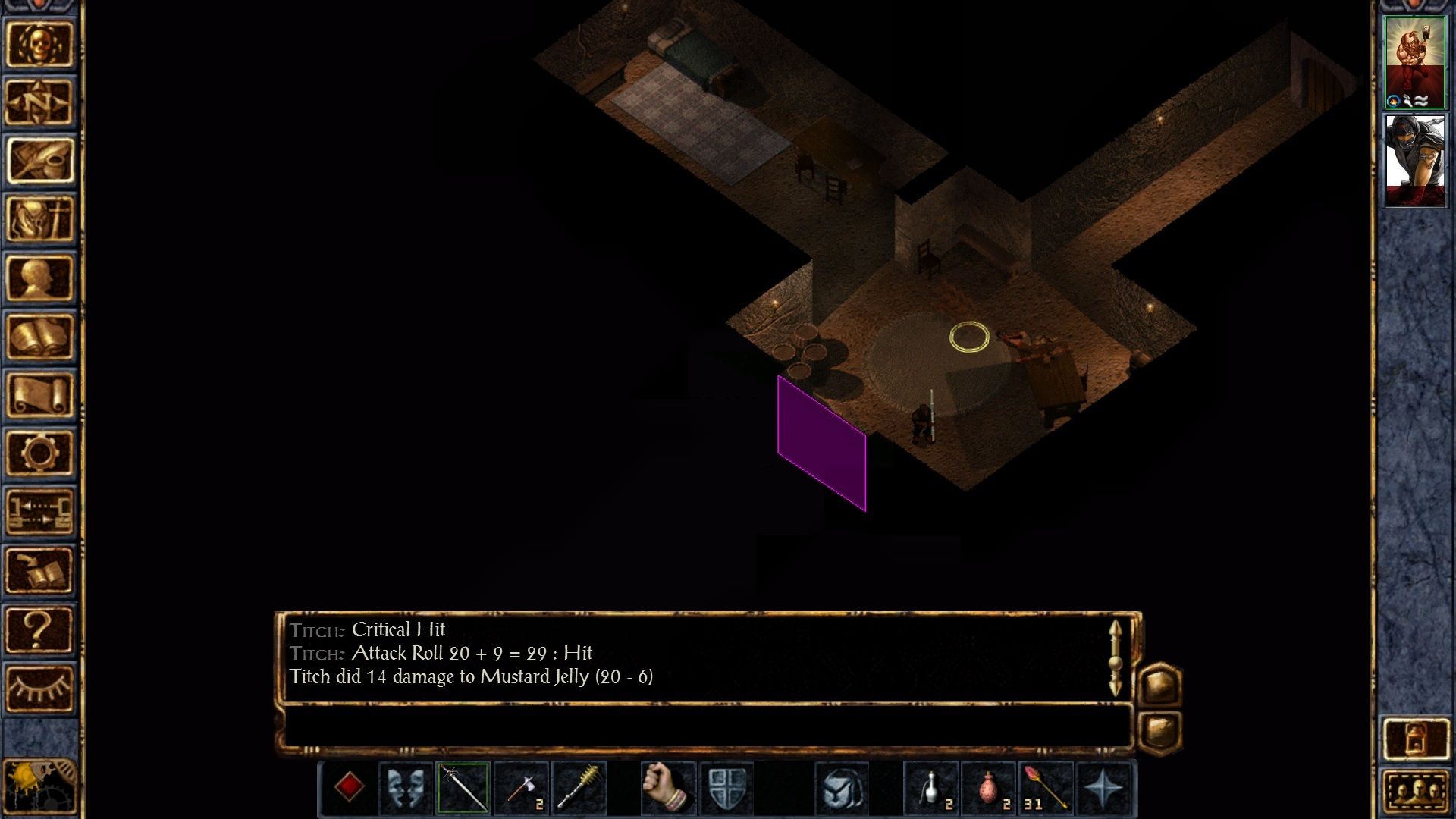The height and width of the screenshot is (819, 1456).
Task: Hide the interface with the closed-eye button
Action: pyautogui.click(x=39, y=689)
